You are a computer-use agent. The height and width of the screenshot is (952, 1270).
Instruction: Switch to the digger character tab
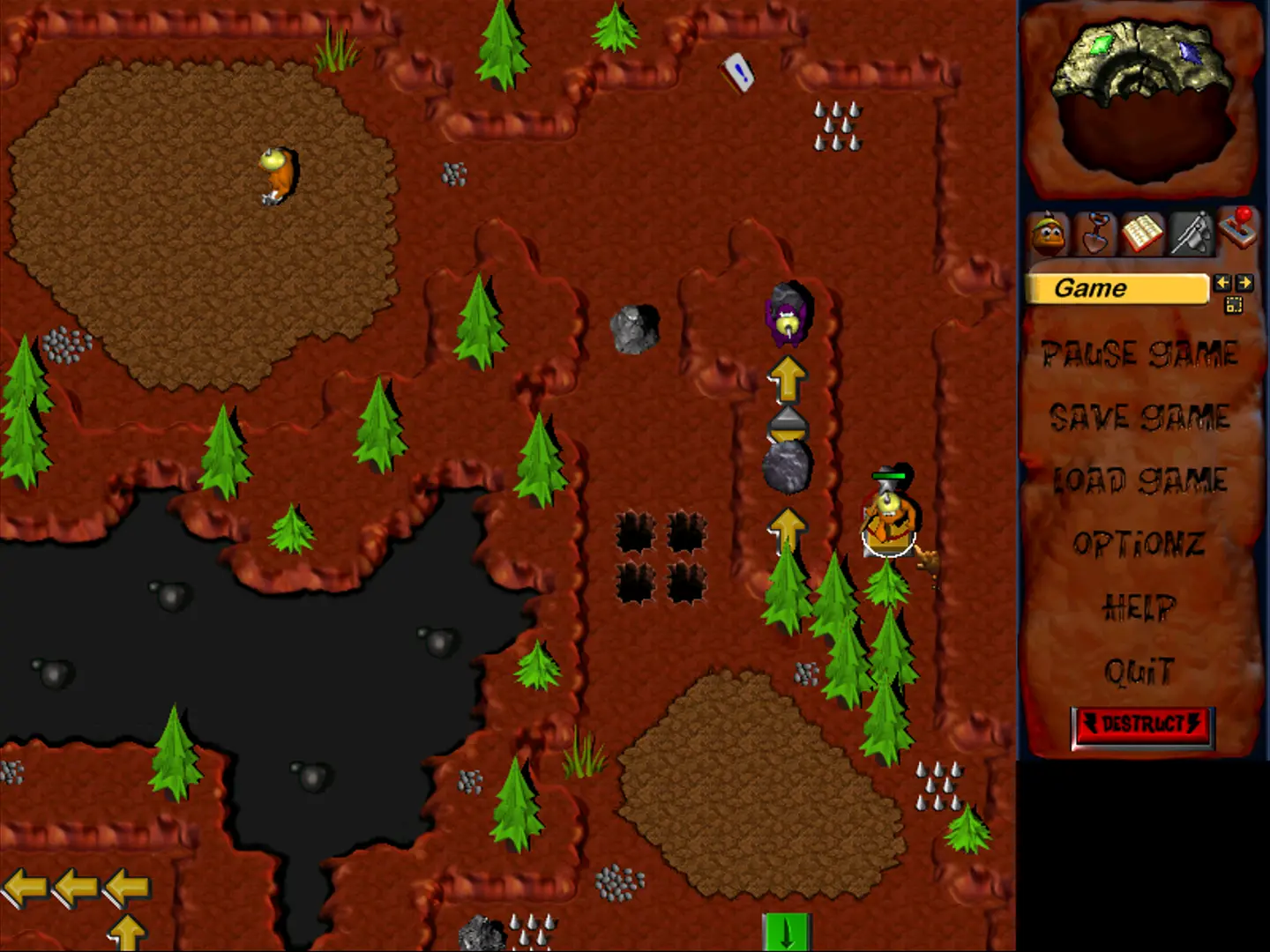pyautogui.click(x=1049, y=234)
